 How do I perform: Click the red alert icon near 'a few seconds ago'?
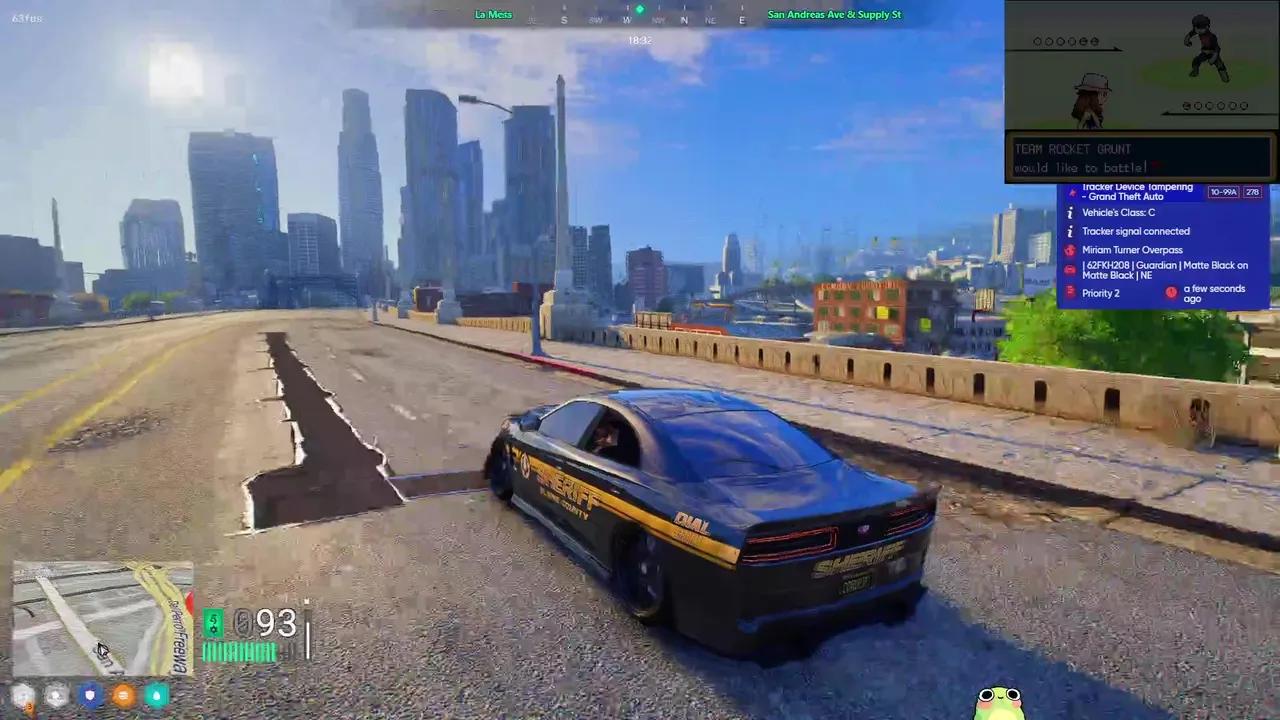click(x=1171, y=292)
